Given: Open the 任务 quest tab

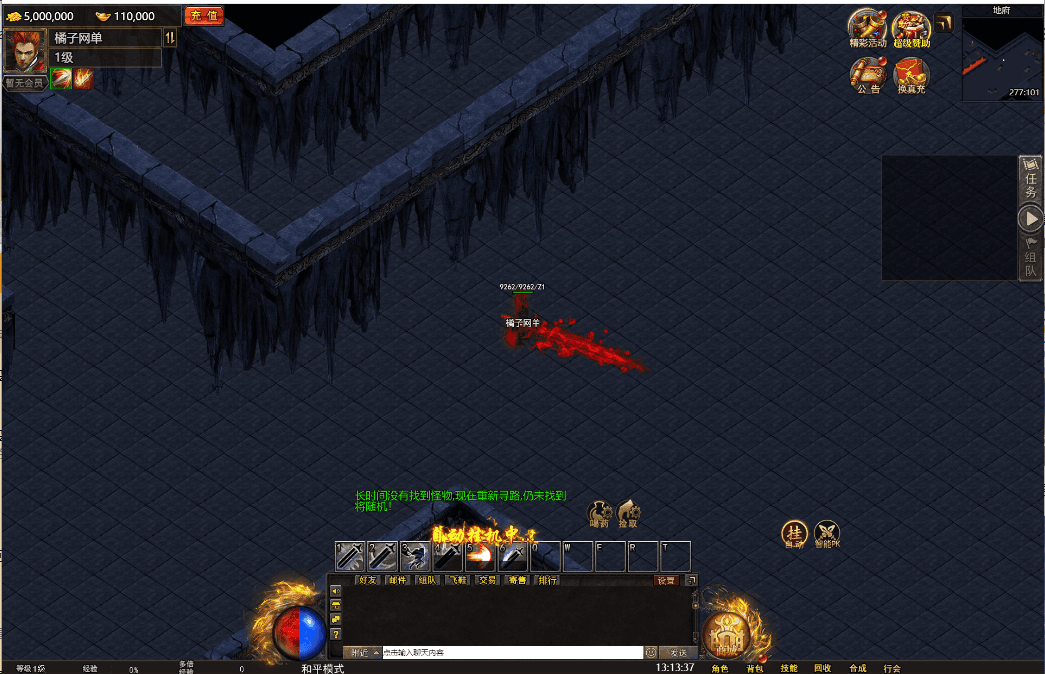Looking at the screenshot, I should [1030, 180].
